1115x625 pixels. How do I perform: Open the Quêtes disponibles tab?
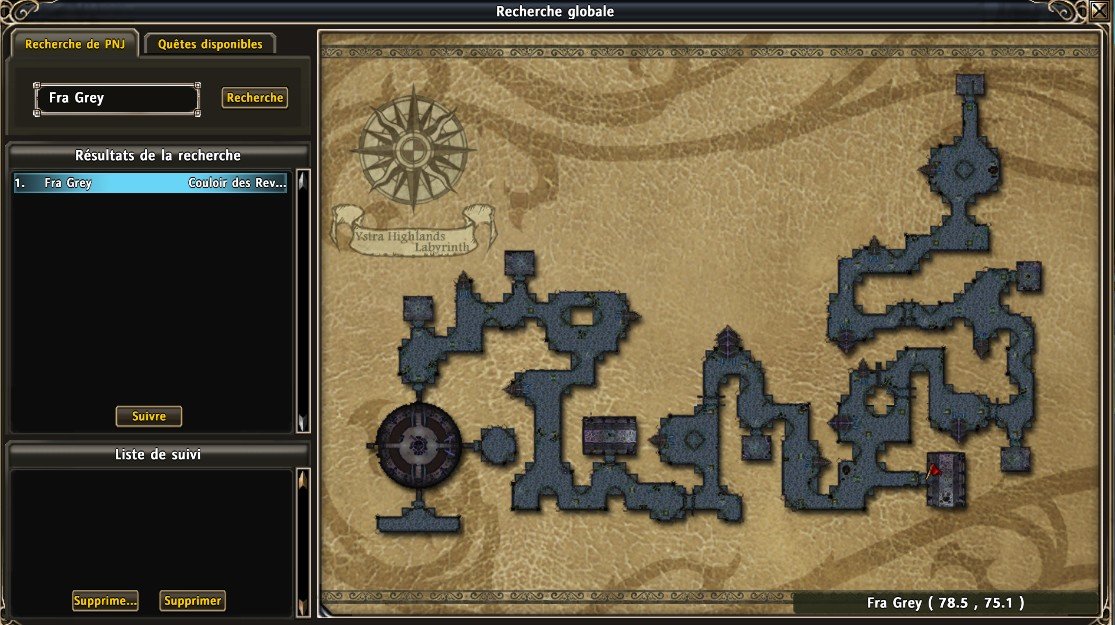[x=210, y=44]
